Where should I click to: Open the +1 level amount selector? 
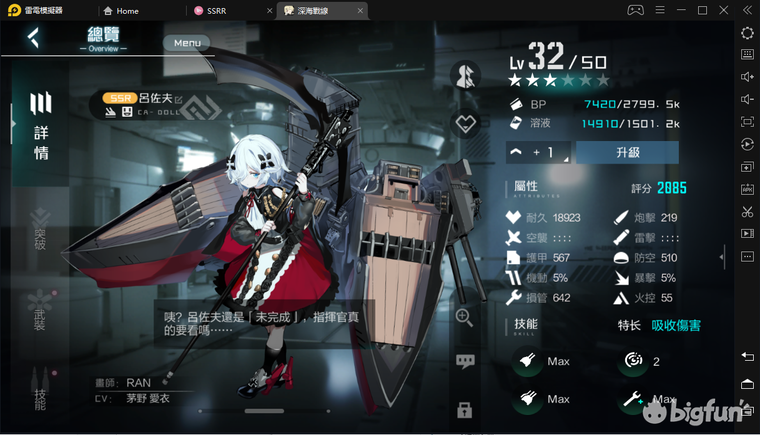click(x=538, y=152)
